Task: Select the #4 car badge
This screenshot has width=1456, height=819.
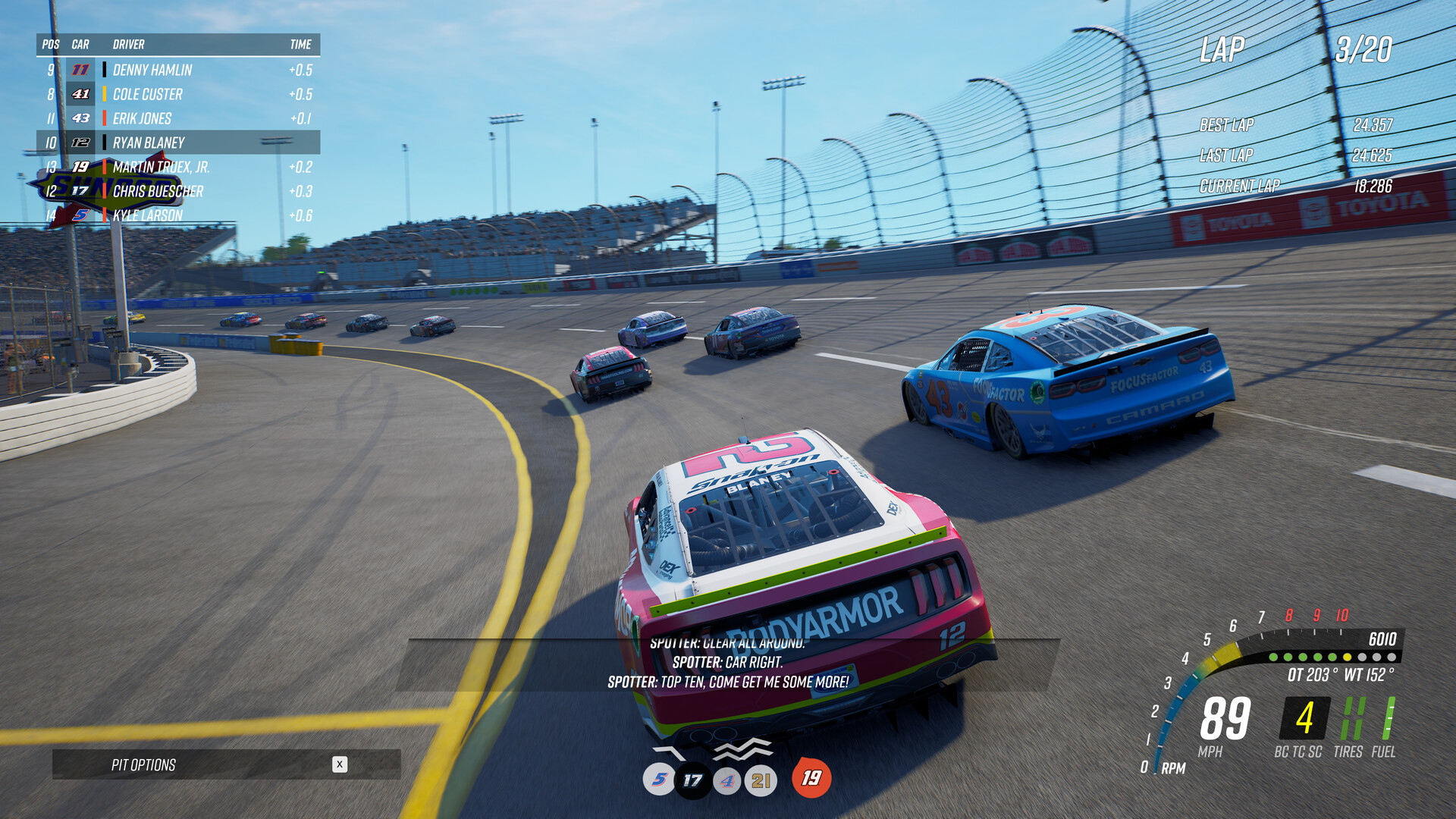Action: (726, 778)
